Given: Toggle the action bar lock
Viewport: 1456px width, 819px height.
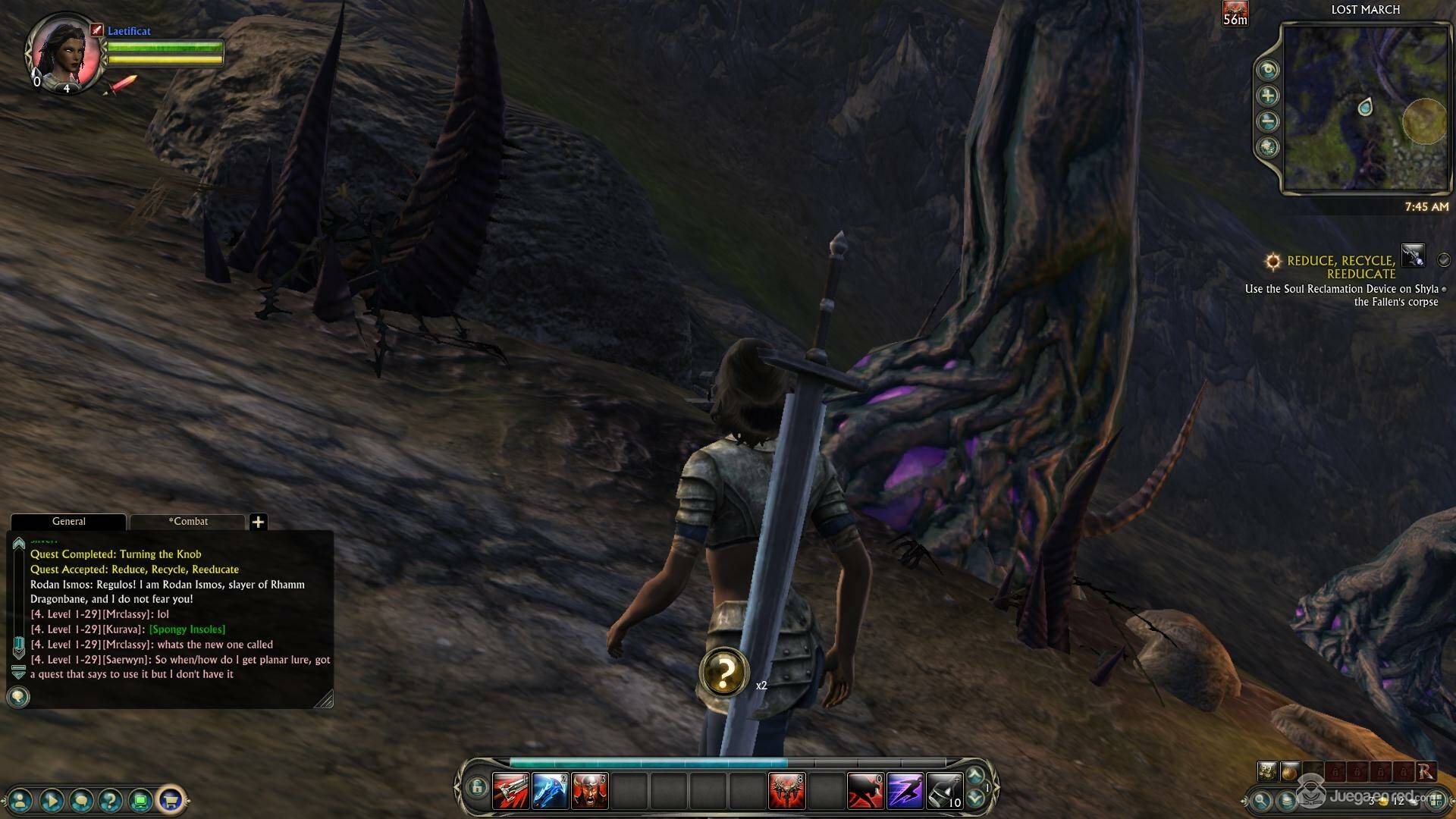Looking at the screenshot, I should click(476, 787).
